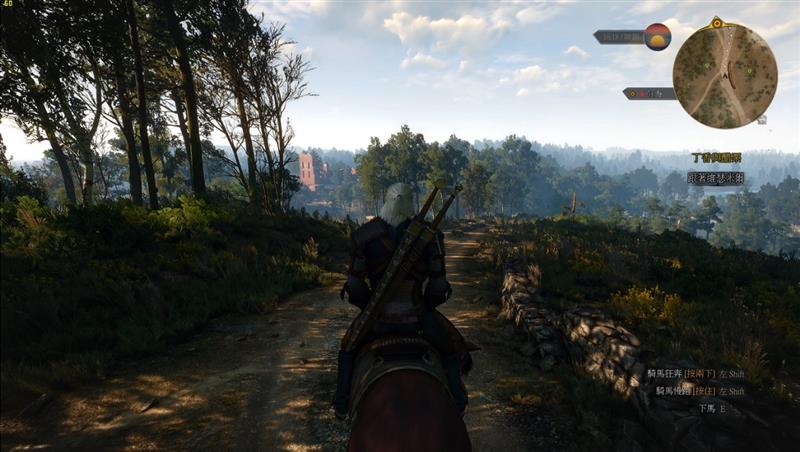Click the sun weather and time icon
The width and height of the screenshot is (800, 452).
[x=657, y=37]
